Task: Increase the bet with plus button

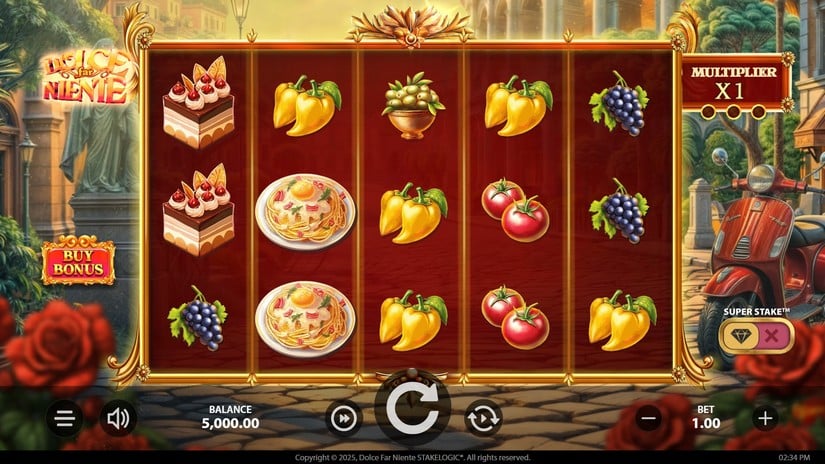Action: (x=765, y=418)
